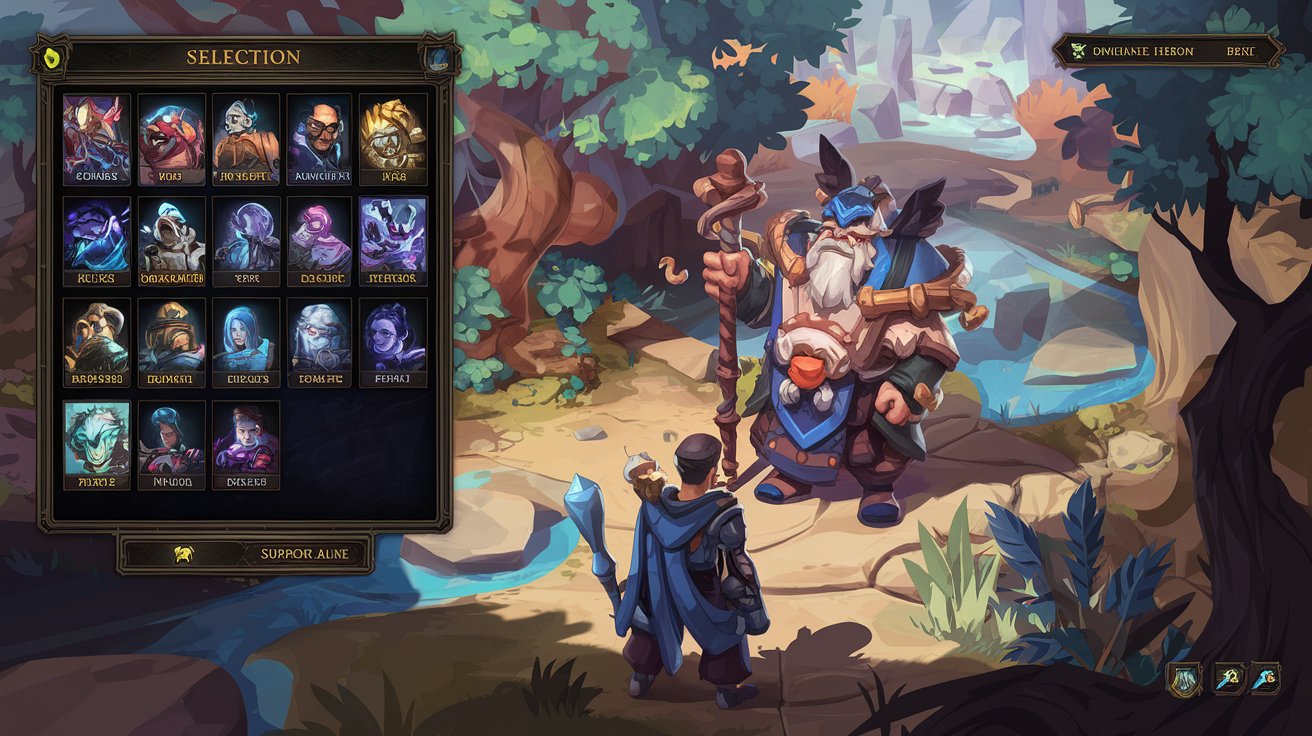This screenshot has height=736, width=1312.
Task: Open the Omhane Heron banner
Action: [x=1168, y=51]
